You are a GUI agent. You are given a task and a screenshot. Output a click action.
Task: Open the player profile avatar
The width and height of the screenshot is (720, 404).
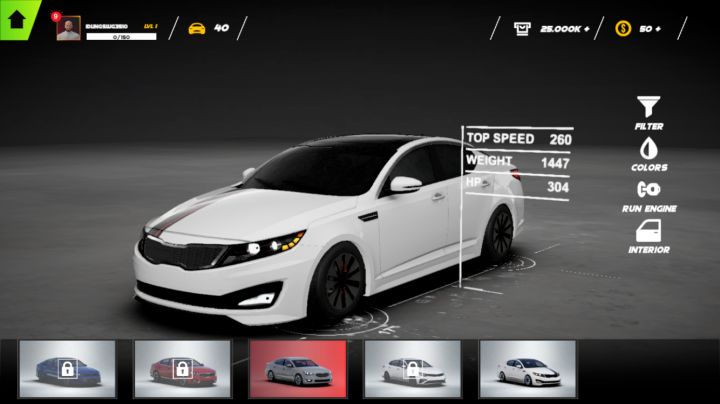point(69,28)
